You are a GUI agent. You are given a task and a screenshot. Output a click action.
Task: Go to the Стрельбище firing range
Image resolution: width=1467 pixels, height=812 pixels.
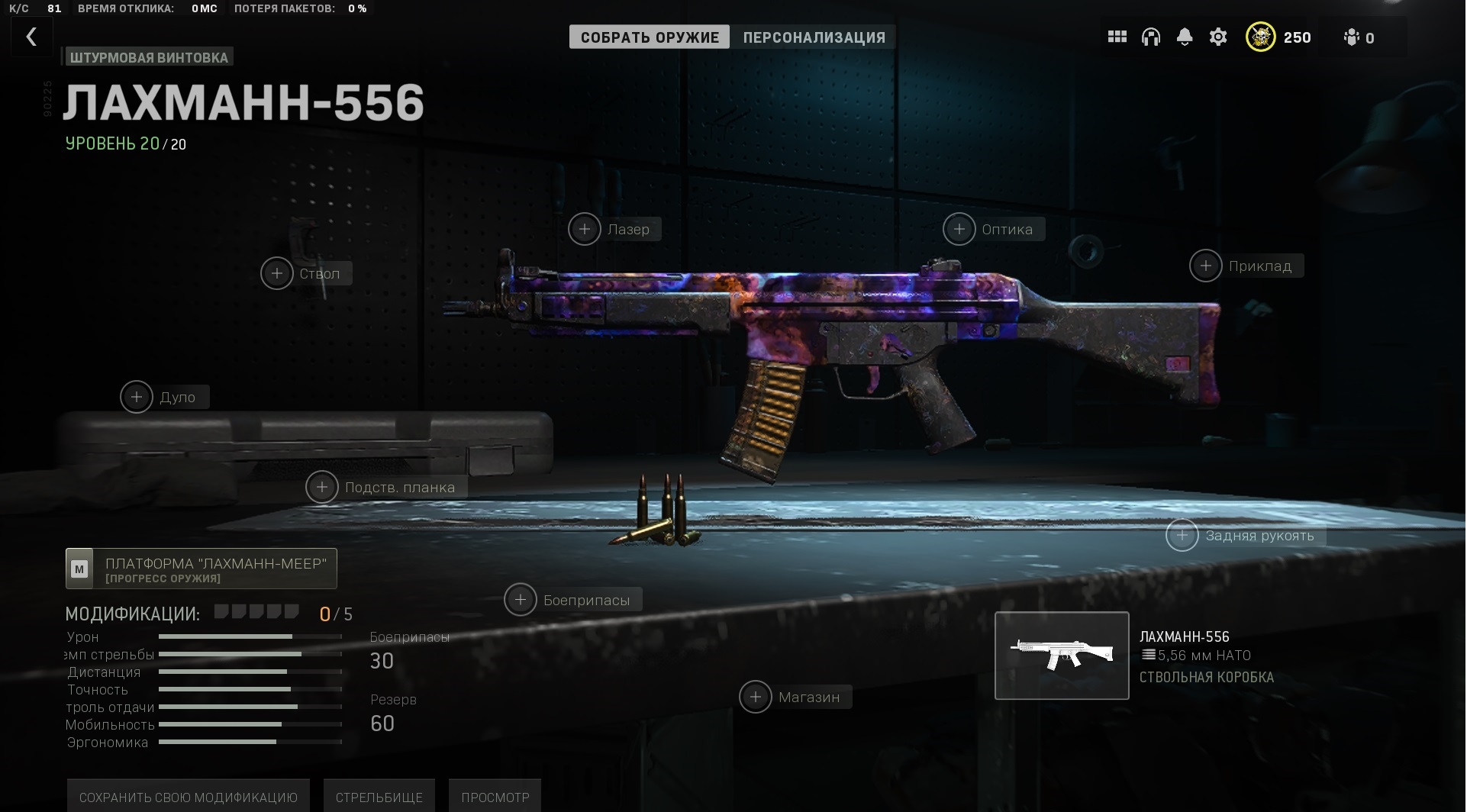[379, 797]
